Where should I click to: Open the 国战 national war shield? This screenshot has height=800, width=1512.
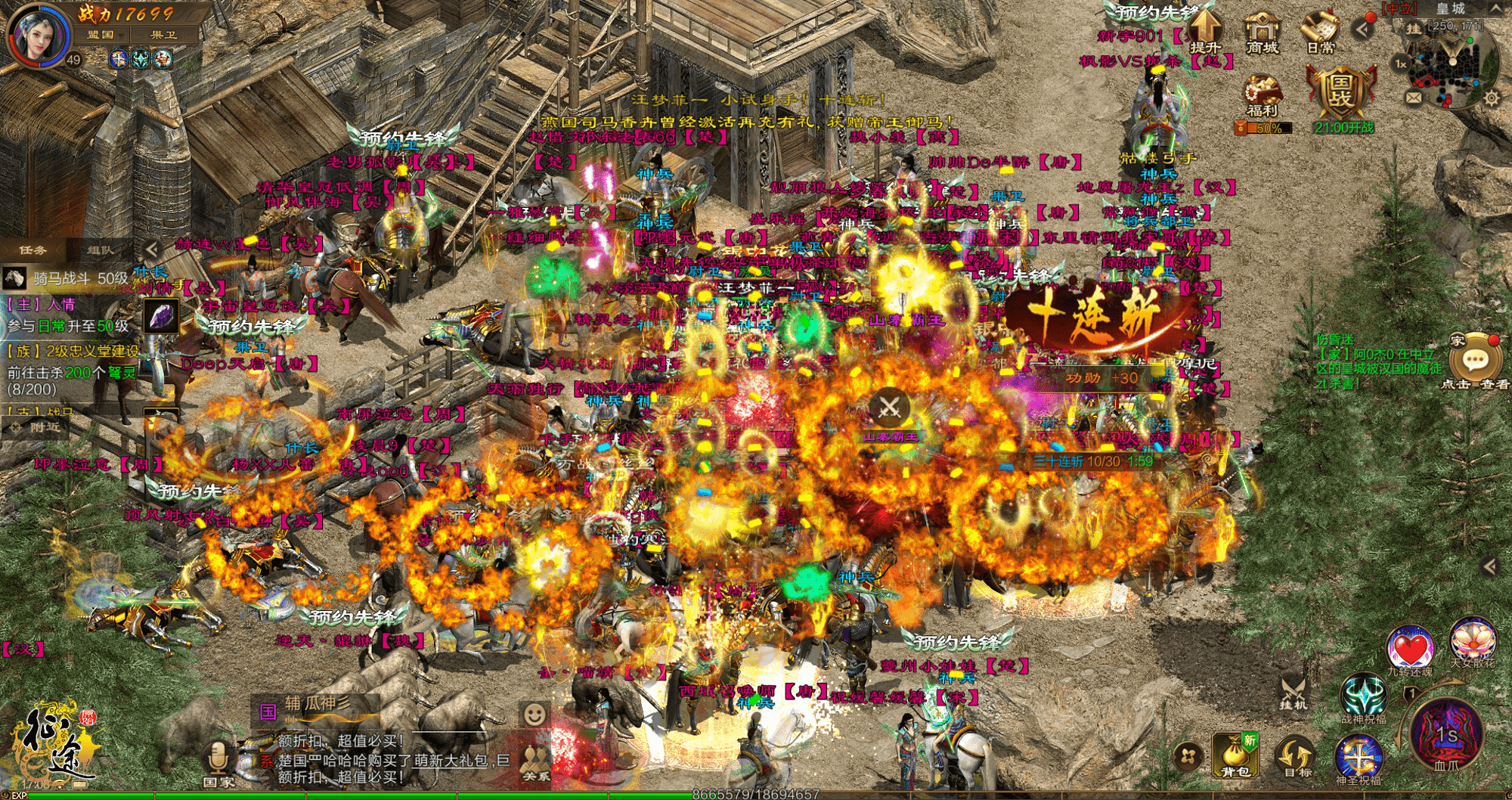(x=1342, y=95)
